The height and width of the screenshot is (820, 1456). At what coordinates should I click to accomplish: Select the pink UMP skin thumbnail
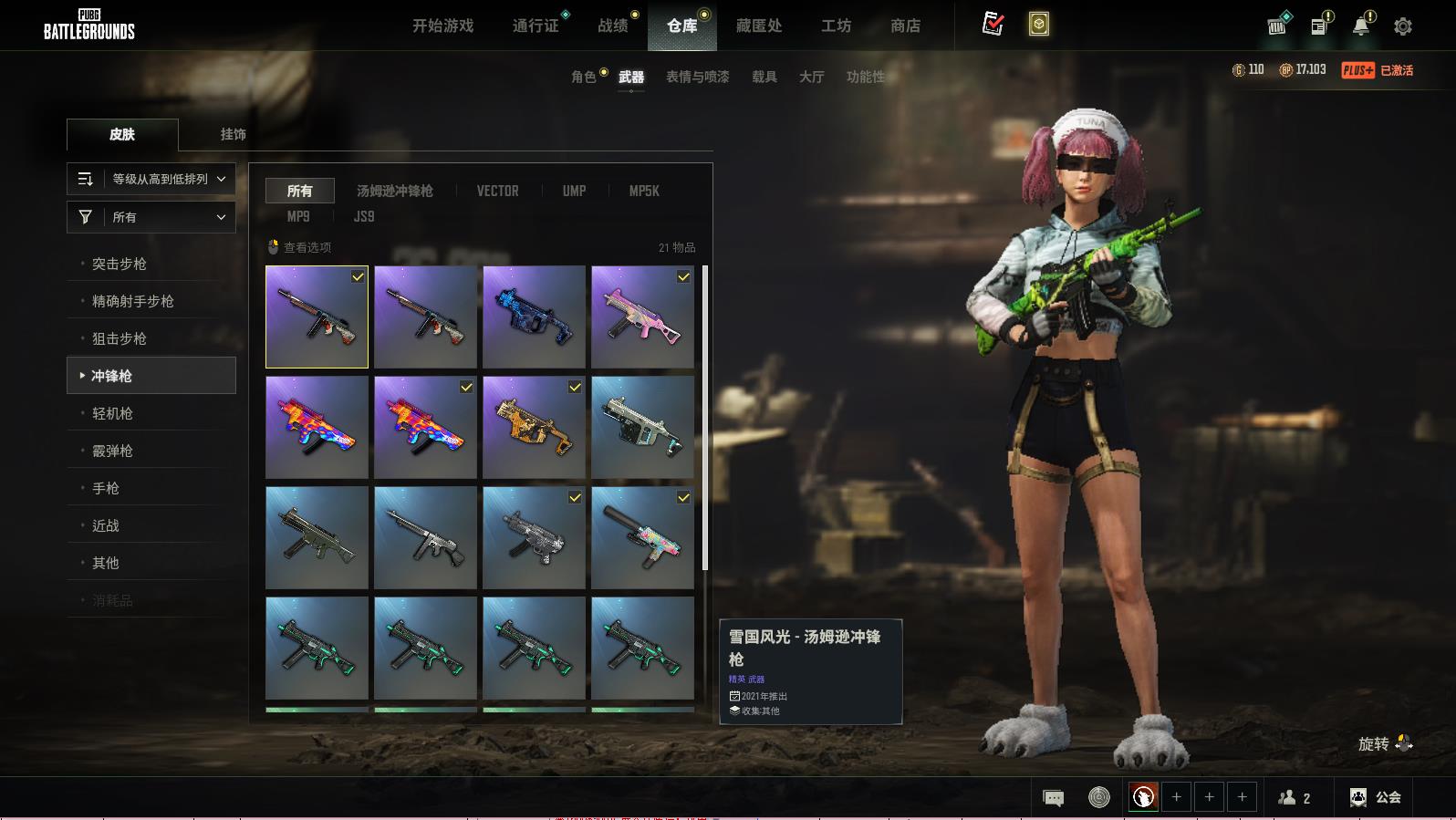pyautogui.click(x=642, y=317)
